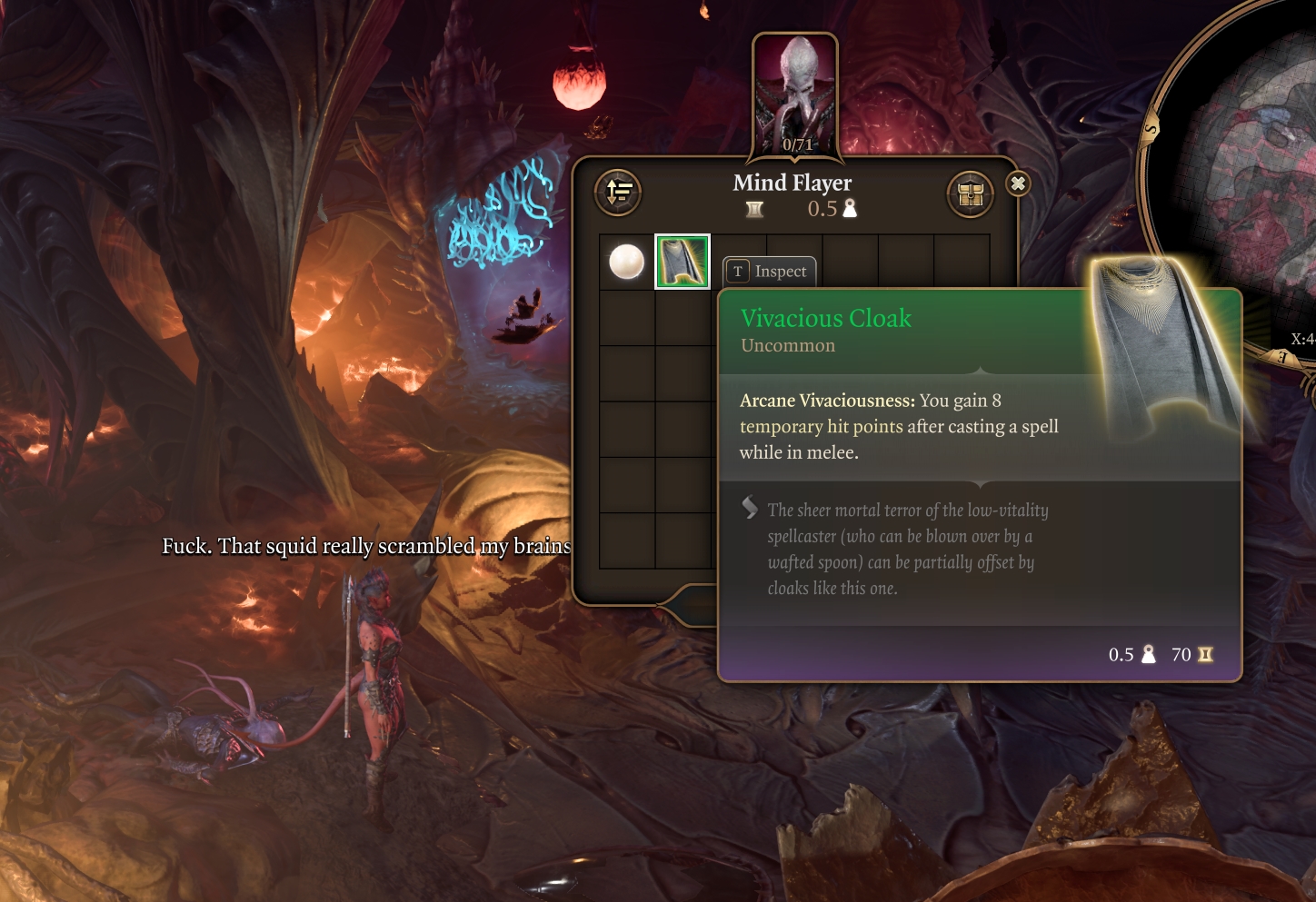Sort the loot container items
Image resolution: width=1316 pixels, height=902 pixels.
coord(618,192)
